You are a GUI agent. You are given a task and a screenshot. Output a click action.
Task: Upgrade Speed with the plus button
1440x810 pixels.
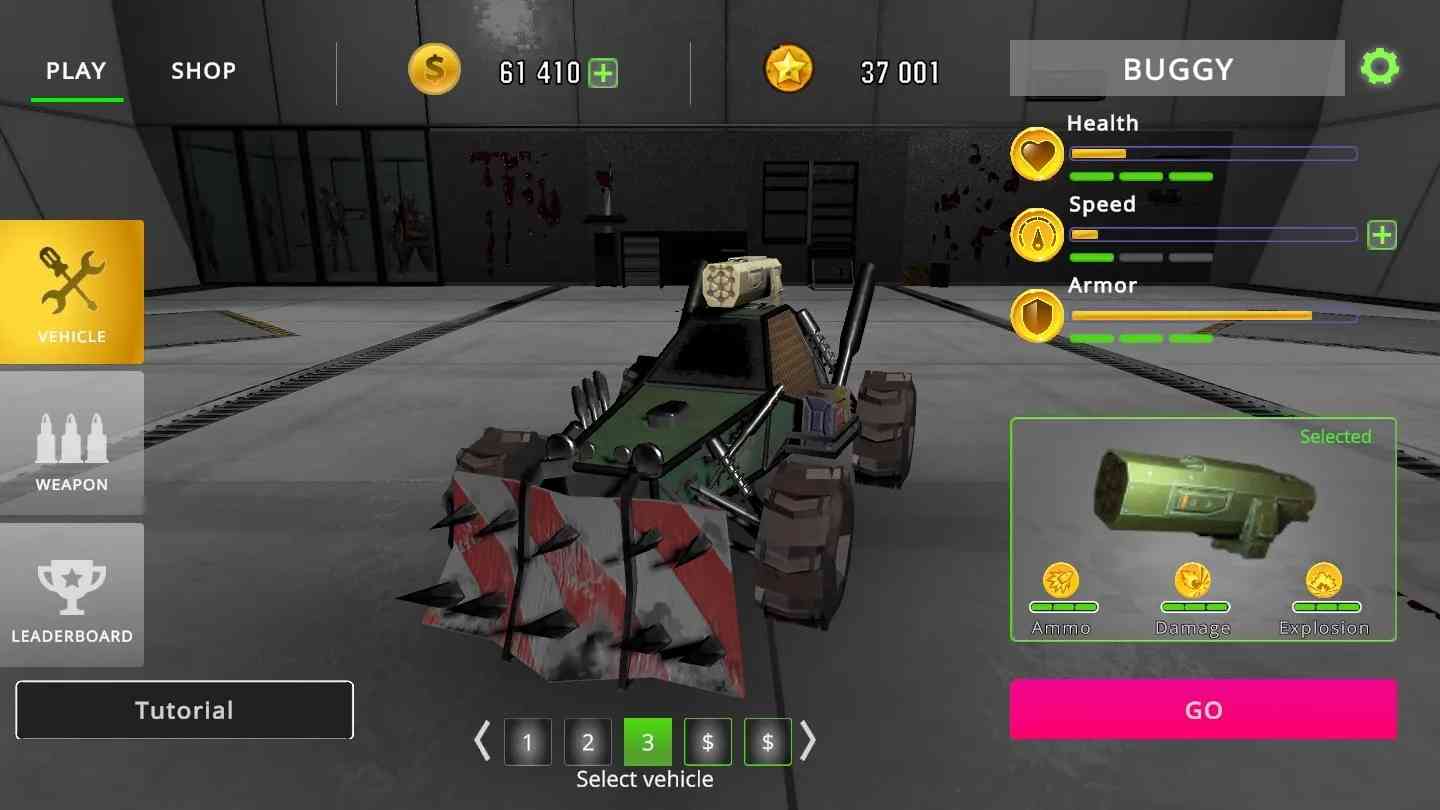[x=1381, y=235]
